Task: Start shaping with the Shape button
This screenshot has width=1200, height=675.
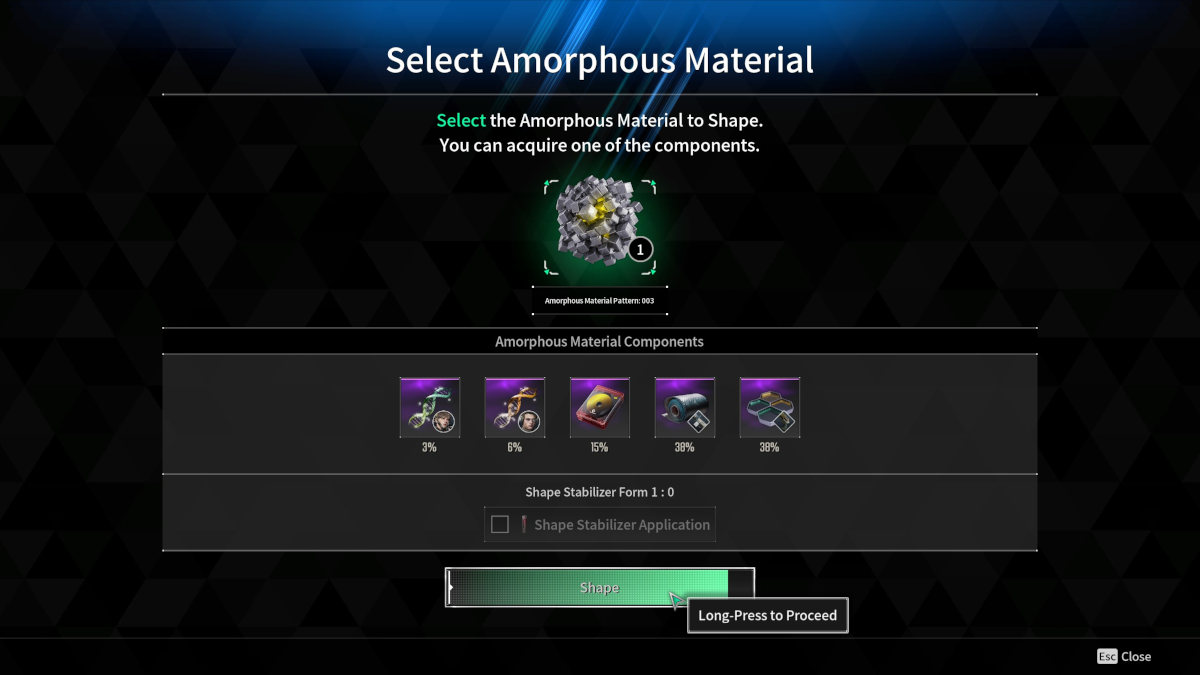Action: click(x=599, y=588)
